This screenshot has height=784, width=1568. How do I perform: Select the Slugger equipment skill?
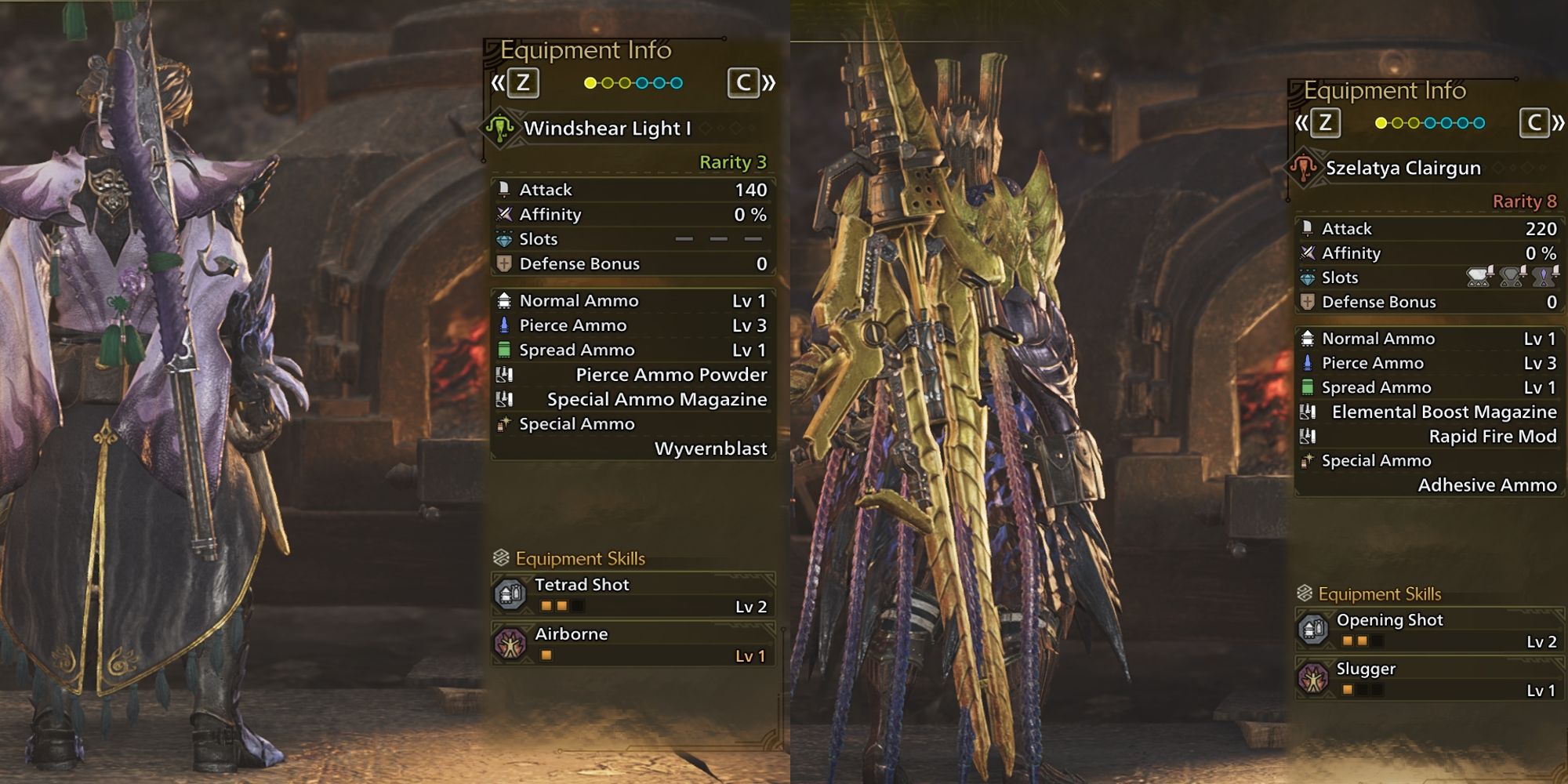click(1430, 678)
